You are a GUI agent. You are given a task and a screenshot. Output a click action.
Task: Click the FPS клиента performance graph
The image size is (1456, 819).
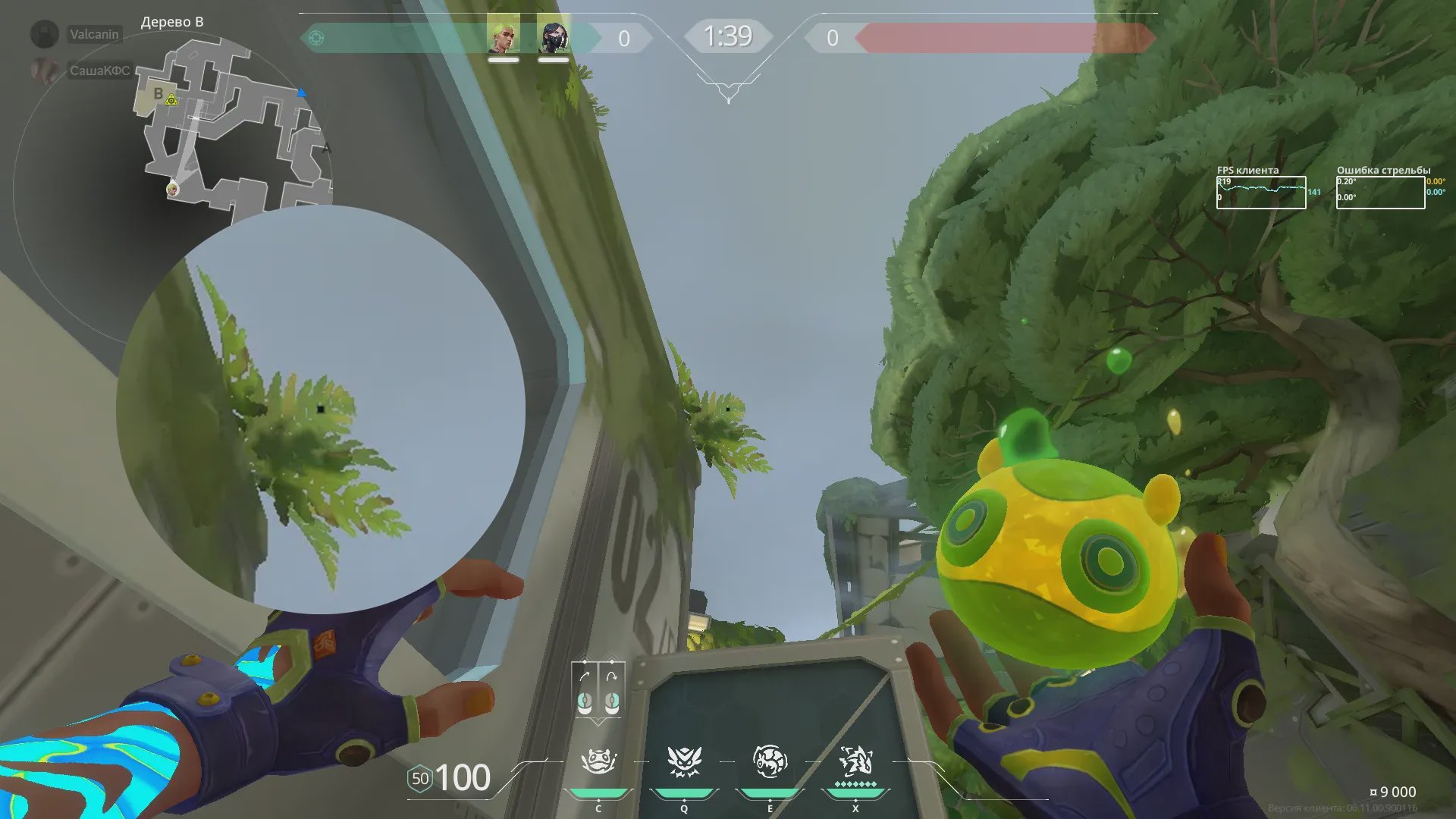tap(1260, 193)
